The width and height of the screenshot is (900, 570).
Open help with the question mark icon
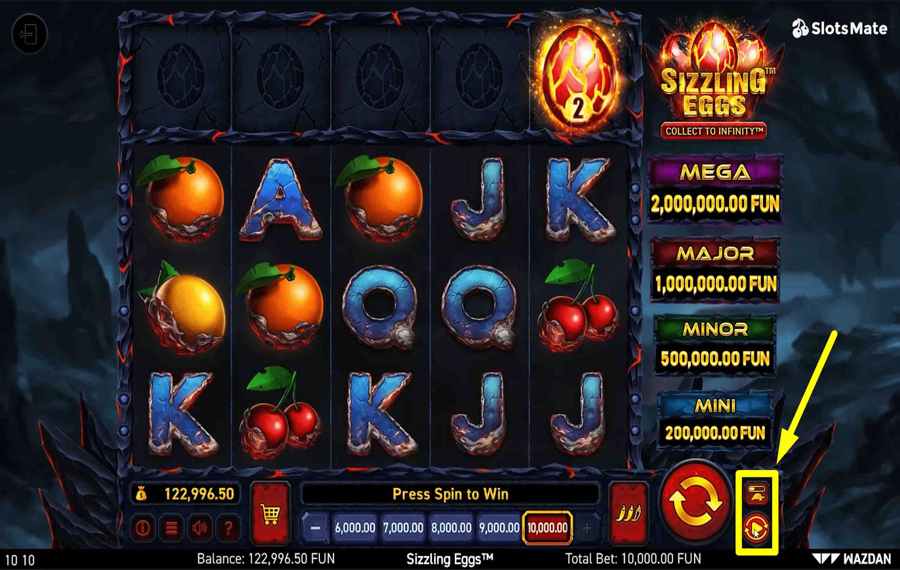pyautogui.click(x=229, y=527)
